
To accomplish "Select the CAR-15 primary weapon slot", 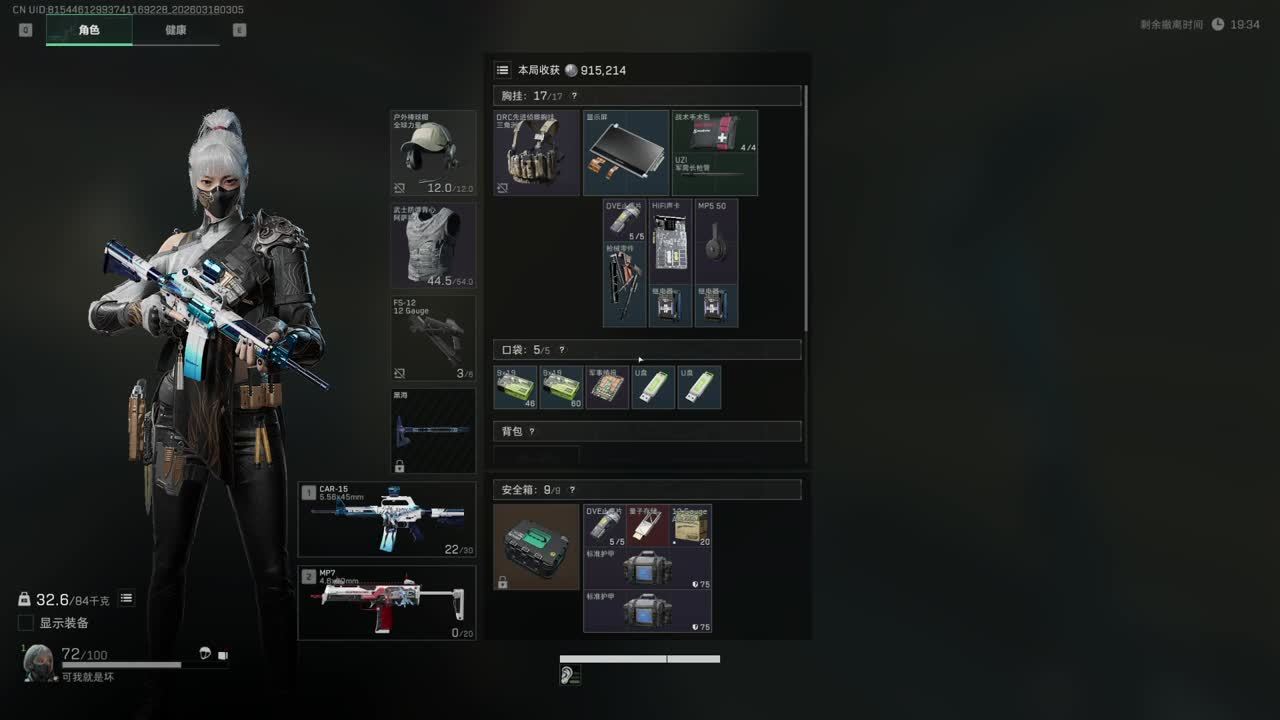I will click(387, 520).
